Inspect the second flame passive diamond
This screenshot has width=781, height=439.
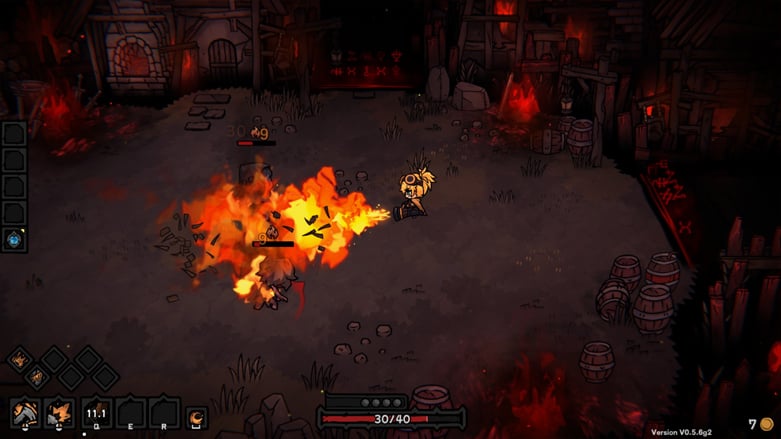[x=37, y=377]
